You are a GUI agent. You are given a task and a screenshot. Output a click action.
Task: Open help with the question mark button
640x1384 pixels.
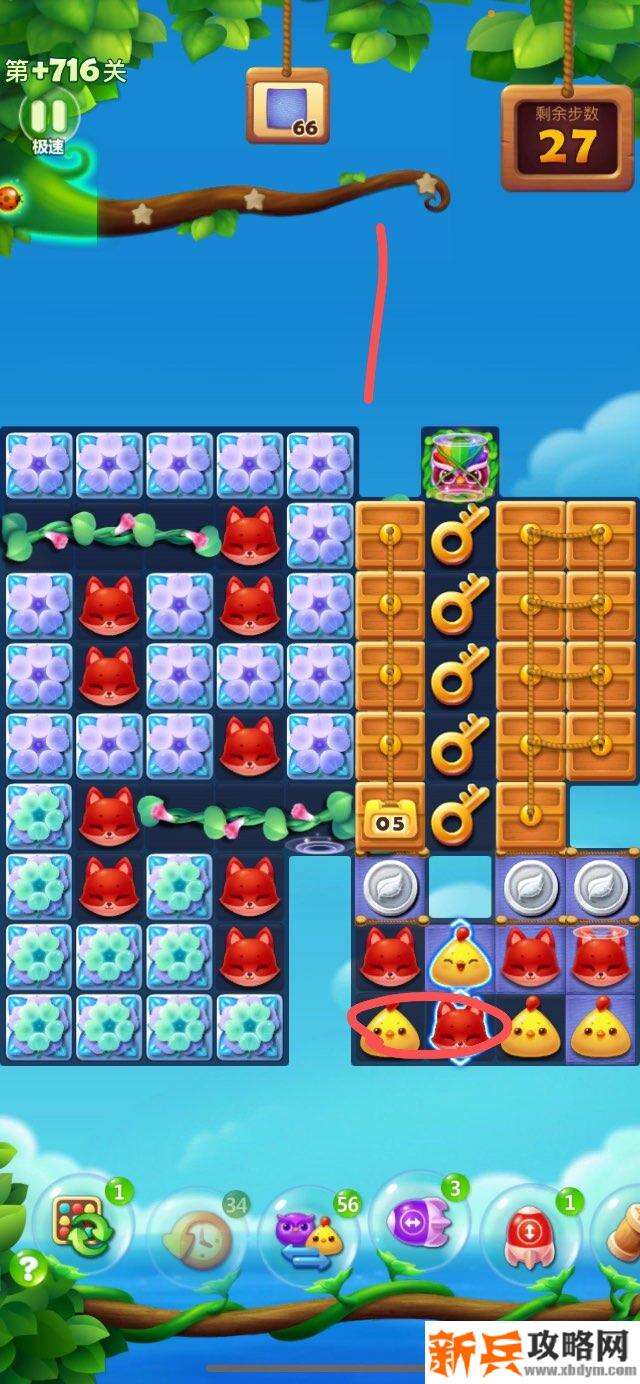pyautogui.click(x=27, y=1271)
